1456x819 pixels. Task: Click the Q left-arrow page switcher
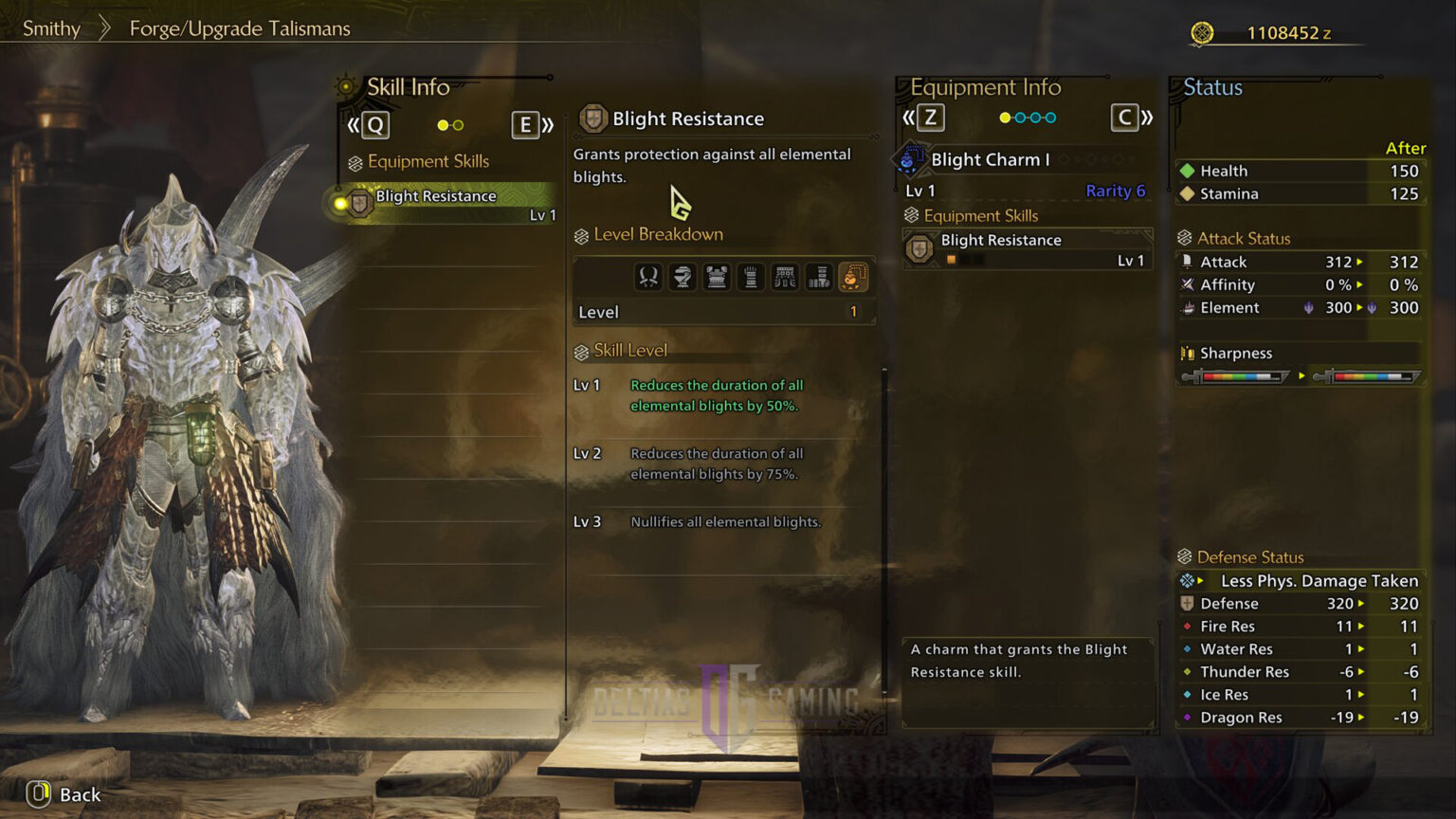coord(375,124)
